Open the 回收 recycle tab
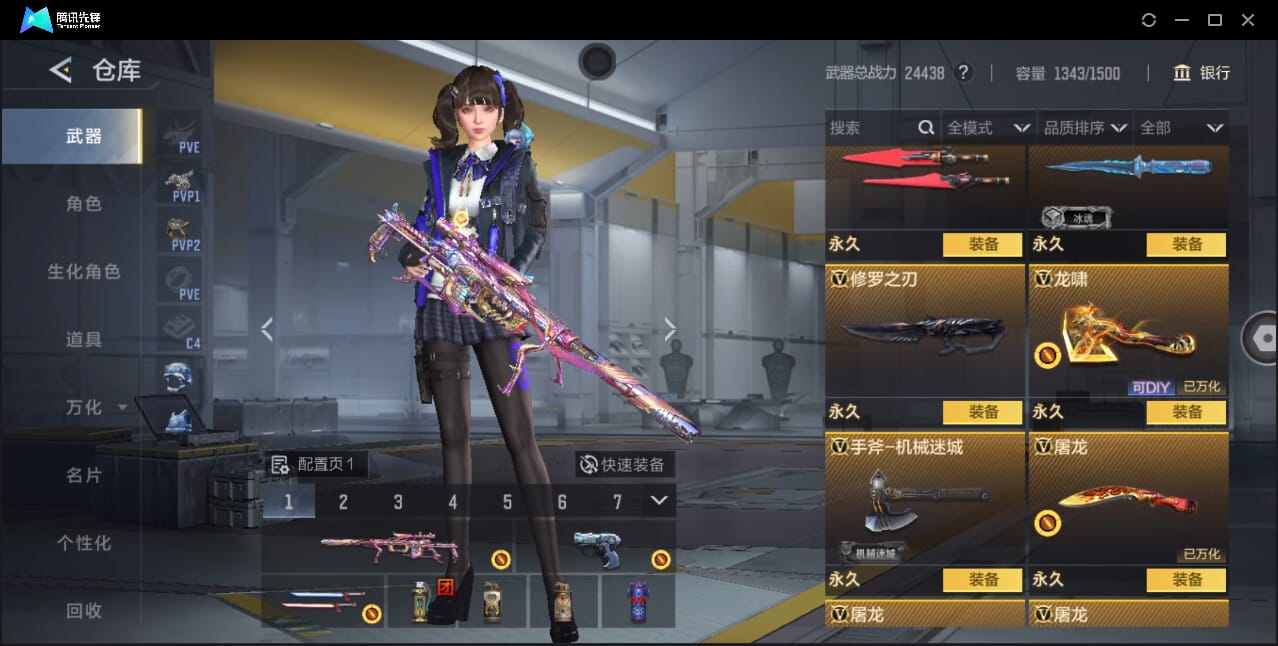1278x646 pixels. 84,610
